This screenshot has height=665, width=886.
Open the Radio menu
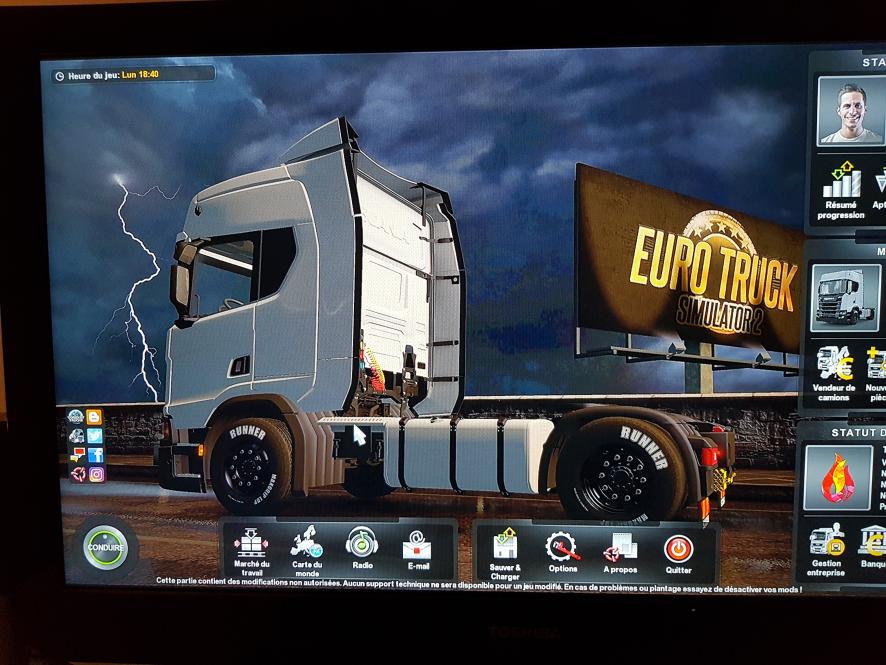(361, 546)
